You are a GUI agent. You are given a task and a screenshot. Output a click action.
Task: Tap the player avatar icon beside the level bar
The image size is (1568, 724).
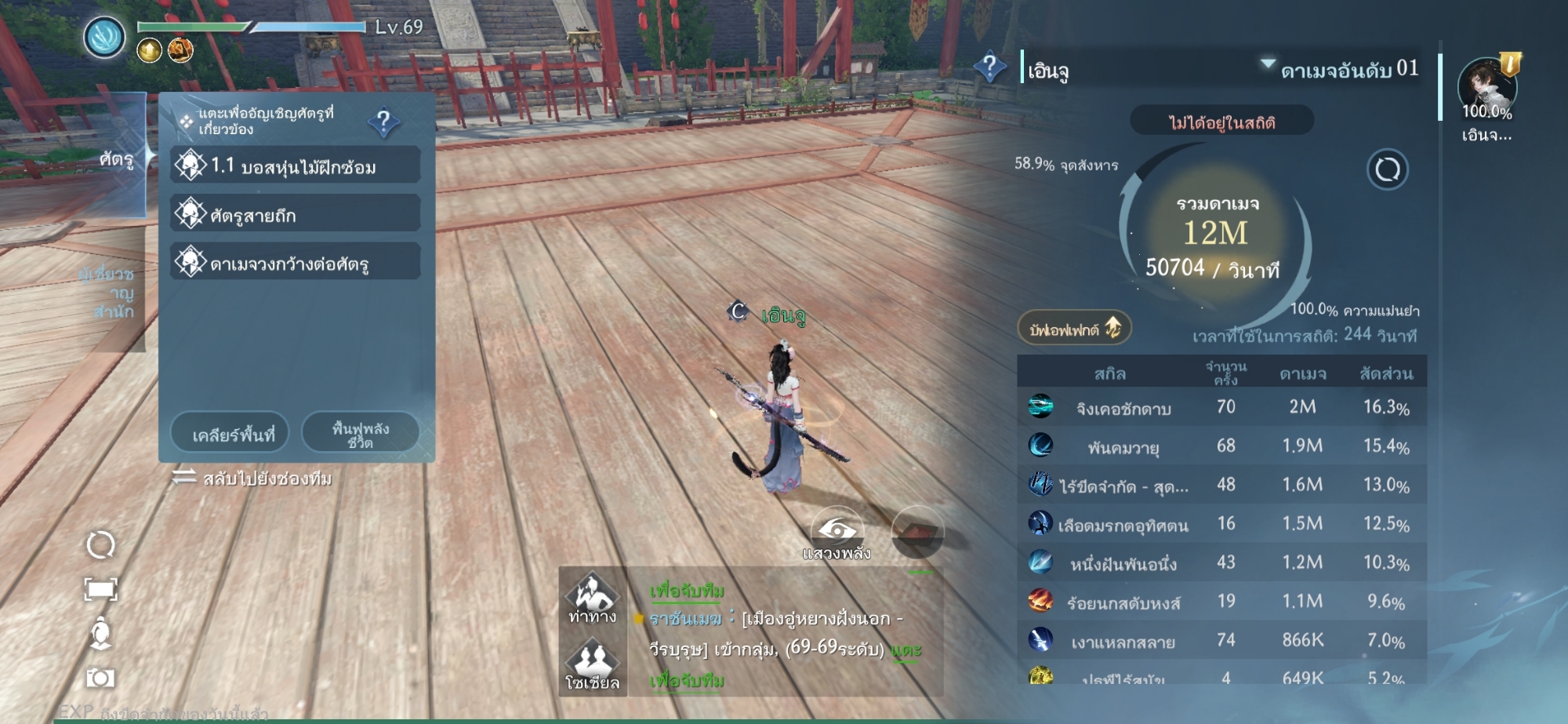click(104, 37)
